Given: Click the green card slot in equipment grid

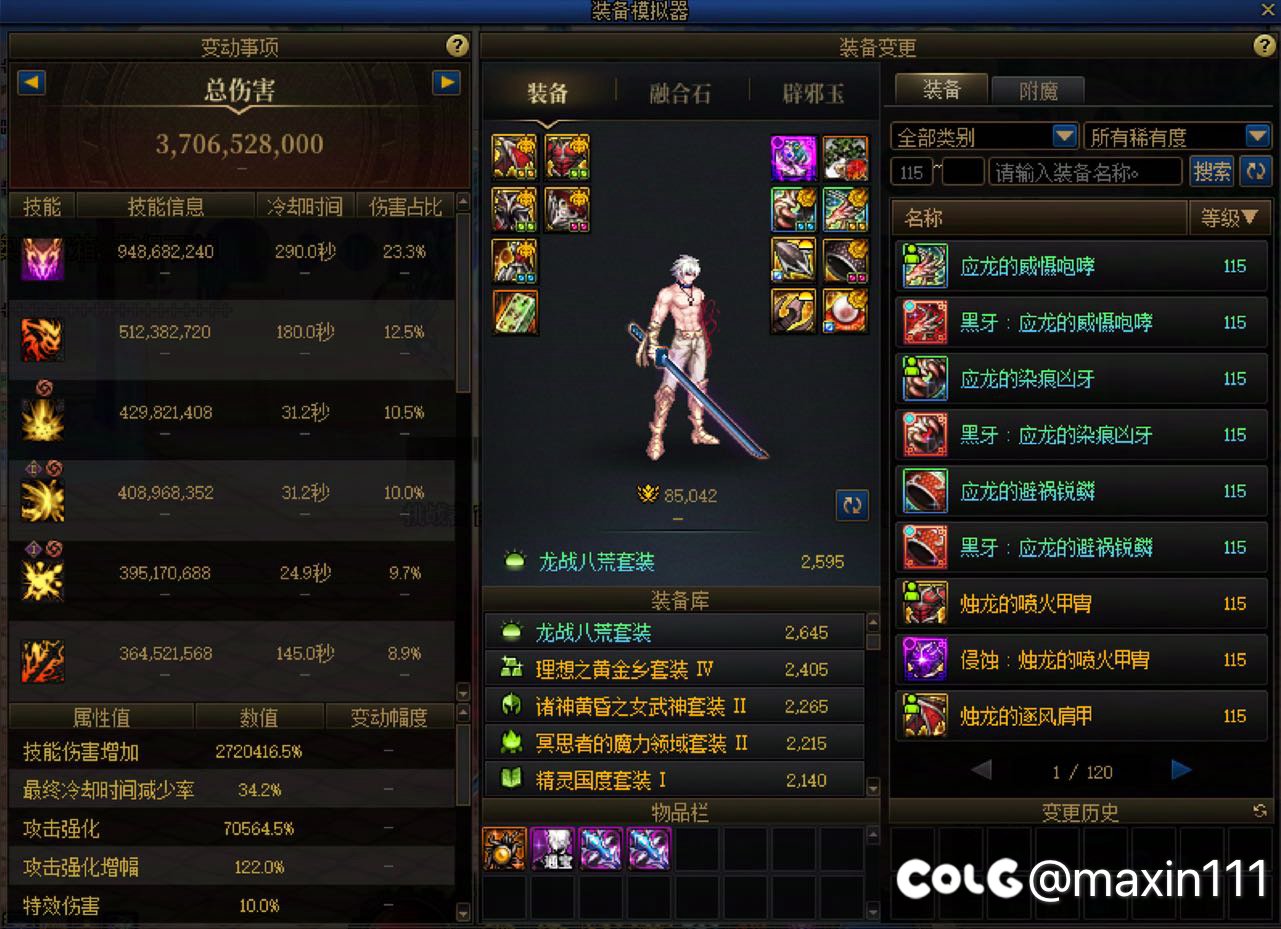Looking at the screenshot, I should [514, 312].
